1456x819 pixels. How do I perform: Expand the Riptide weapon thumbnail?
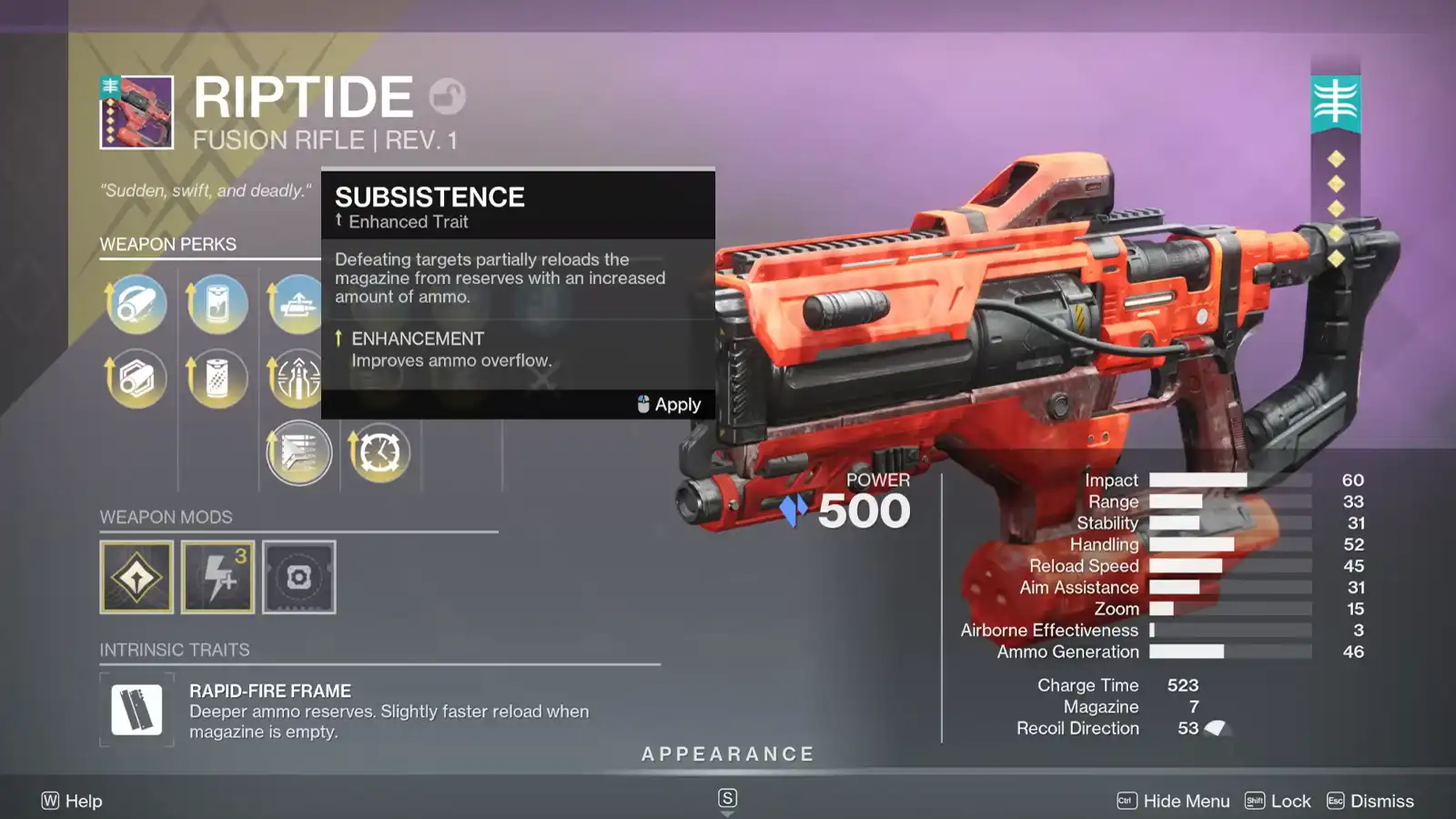[x=136, y=114]
